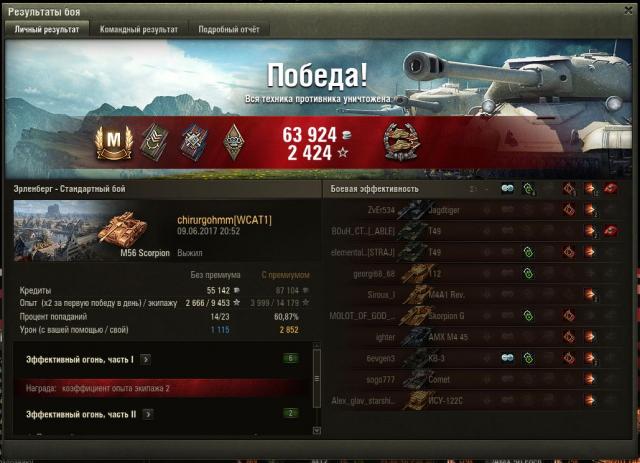Screen dimensions: 640x463
Task: Select the Личный результат tab
Action: click(47, 30)
